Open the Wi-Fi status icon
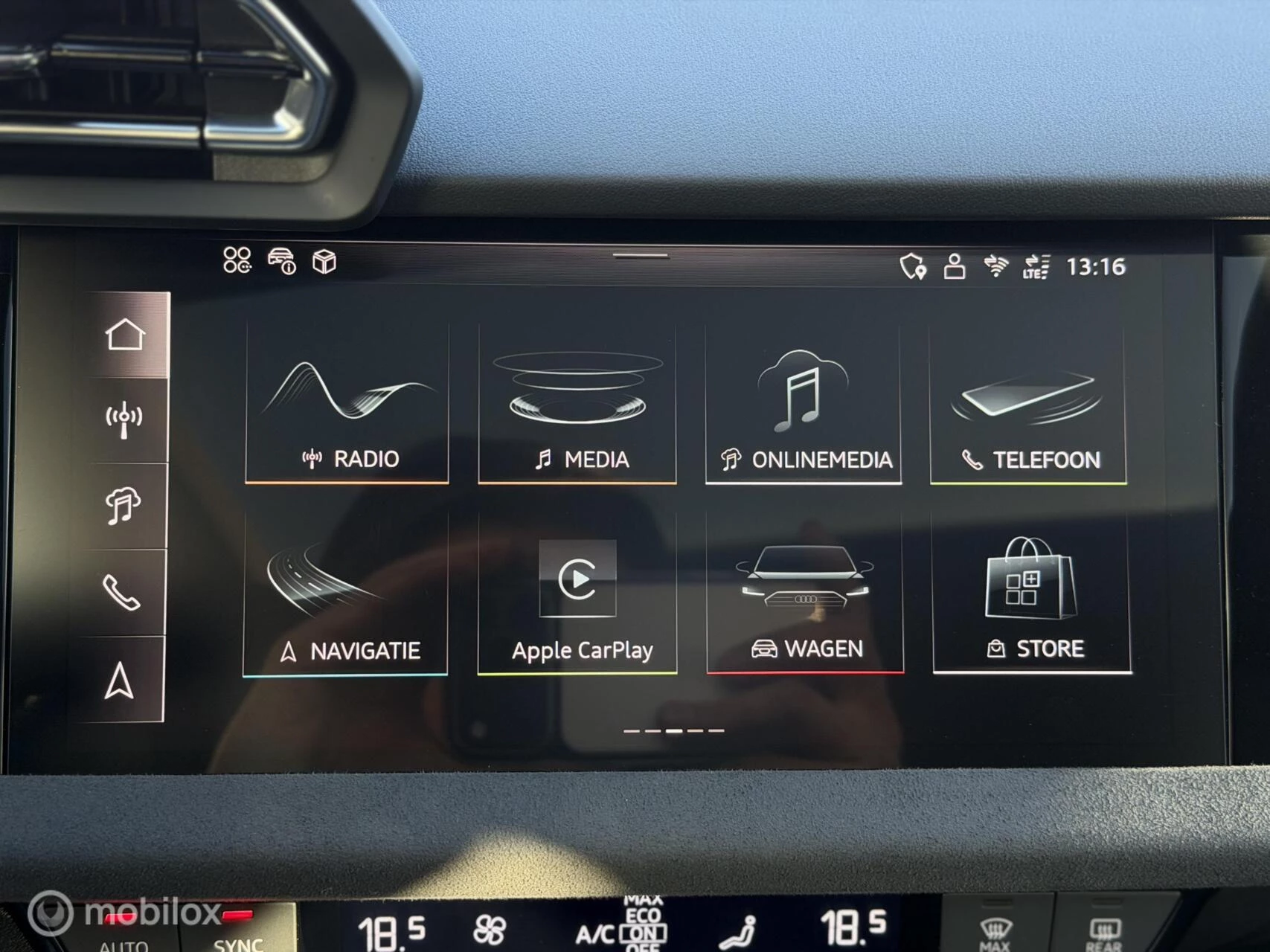 995,266
